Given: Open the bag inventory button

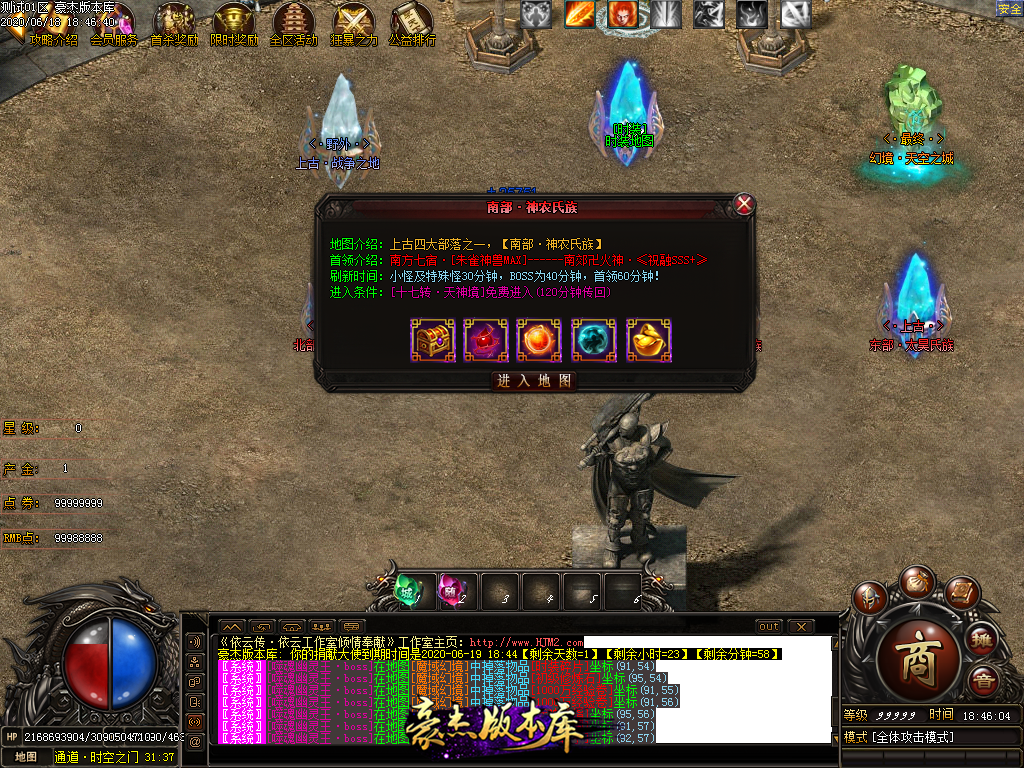Looking at the screenshot, I should (x=916, y=581).
